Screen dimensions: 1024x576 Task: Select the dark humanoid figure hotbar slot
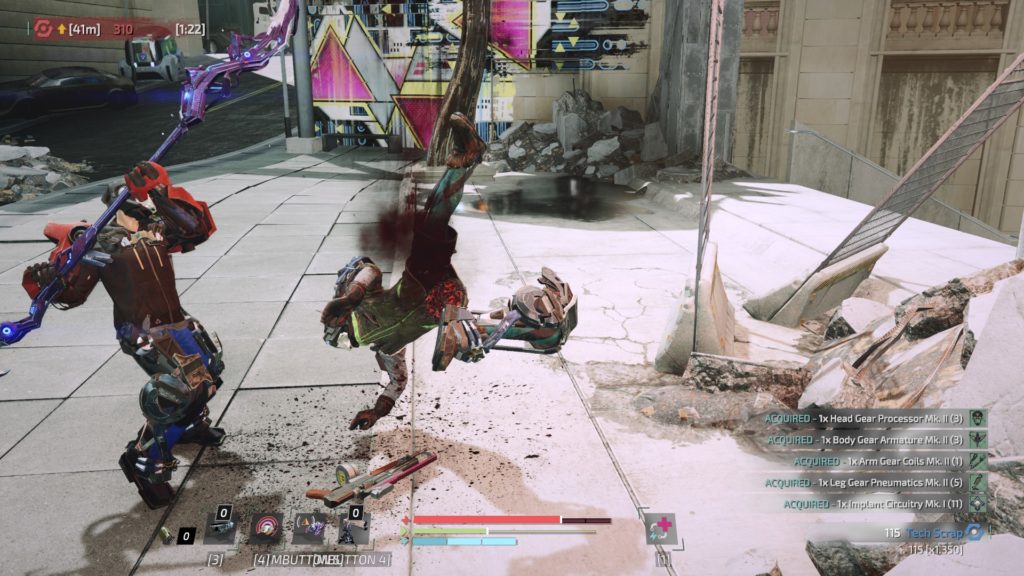[352, 528]
